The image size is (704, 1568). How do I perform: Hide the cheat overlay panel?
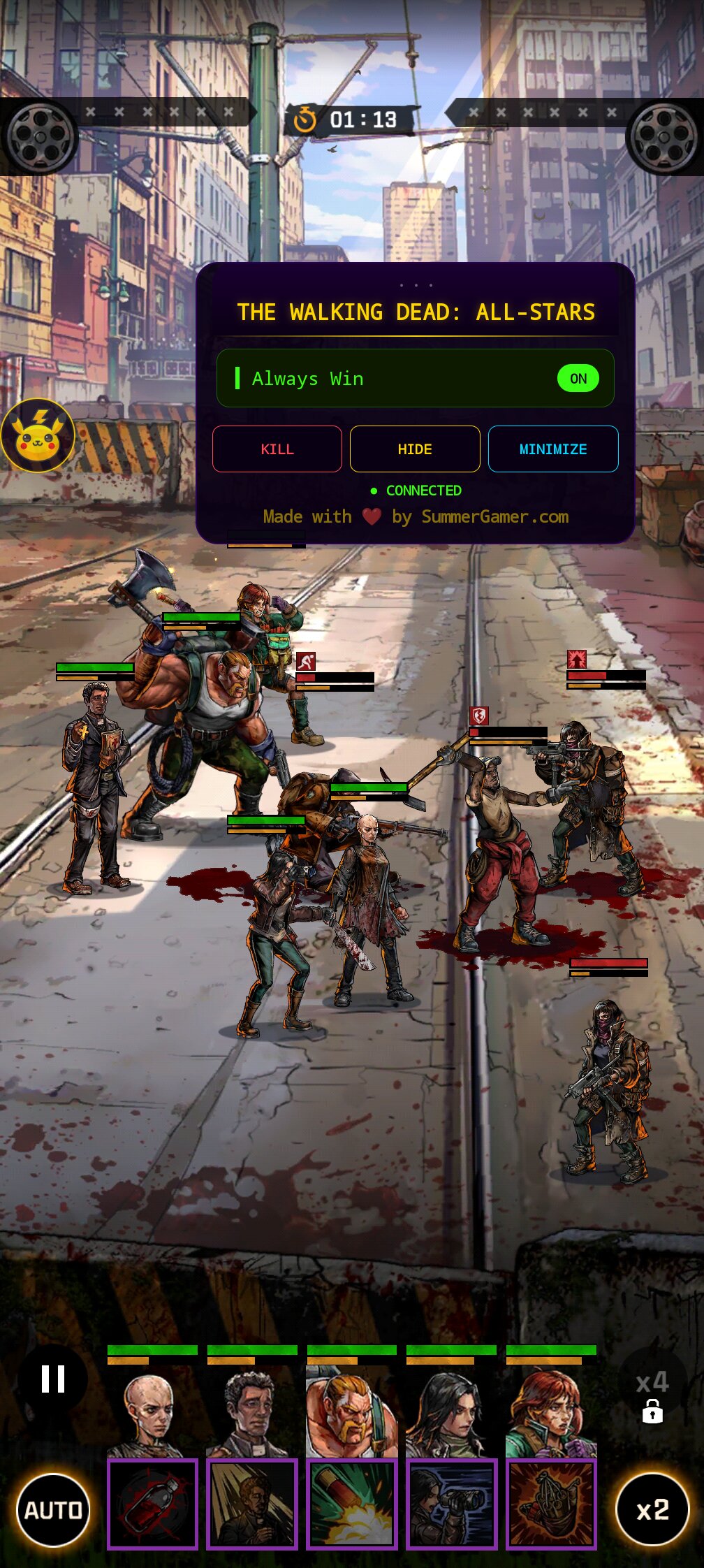[x=415, y=449]
